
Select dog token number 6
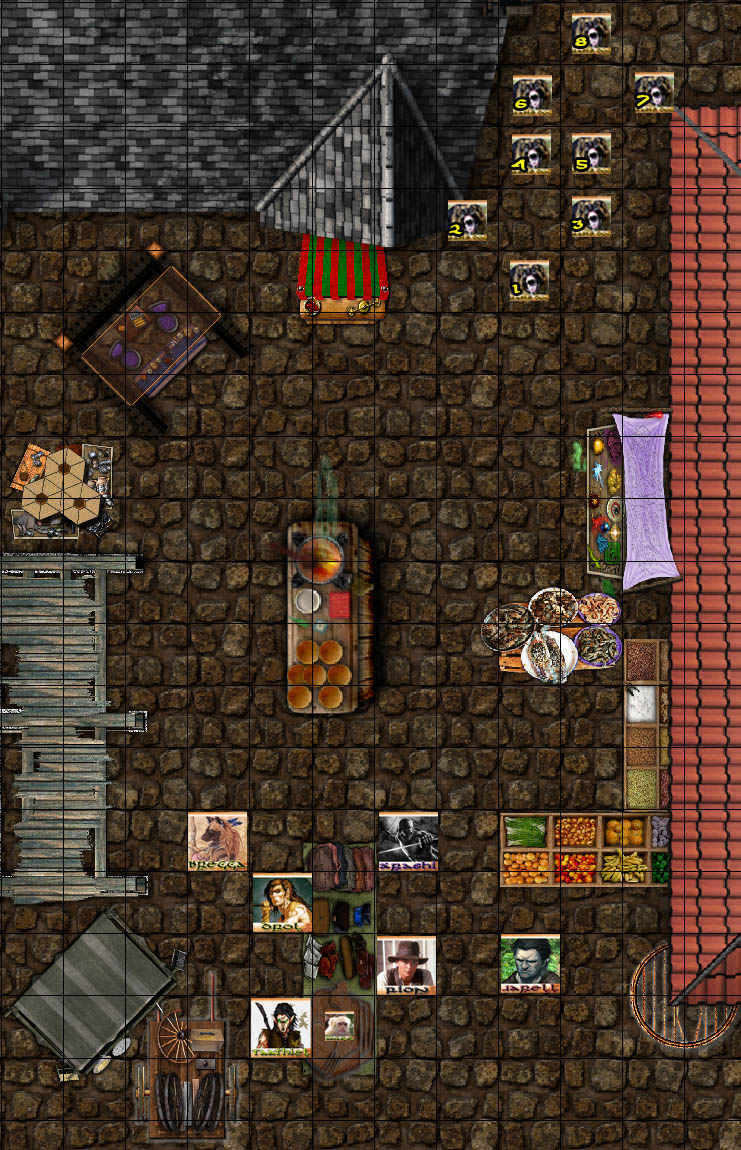tap(532, 94)
